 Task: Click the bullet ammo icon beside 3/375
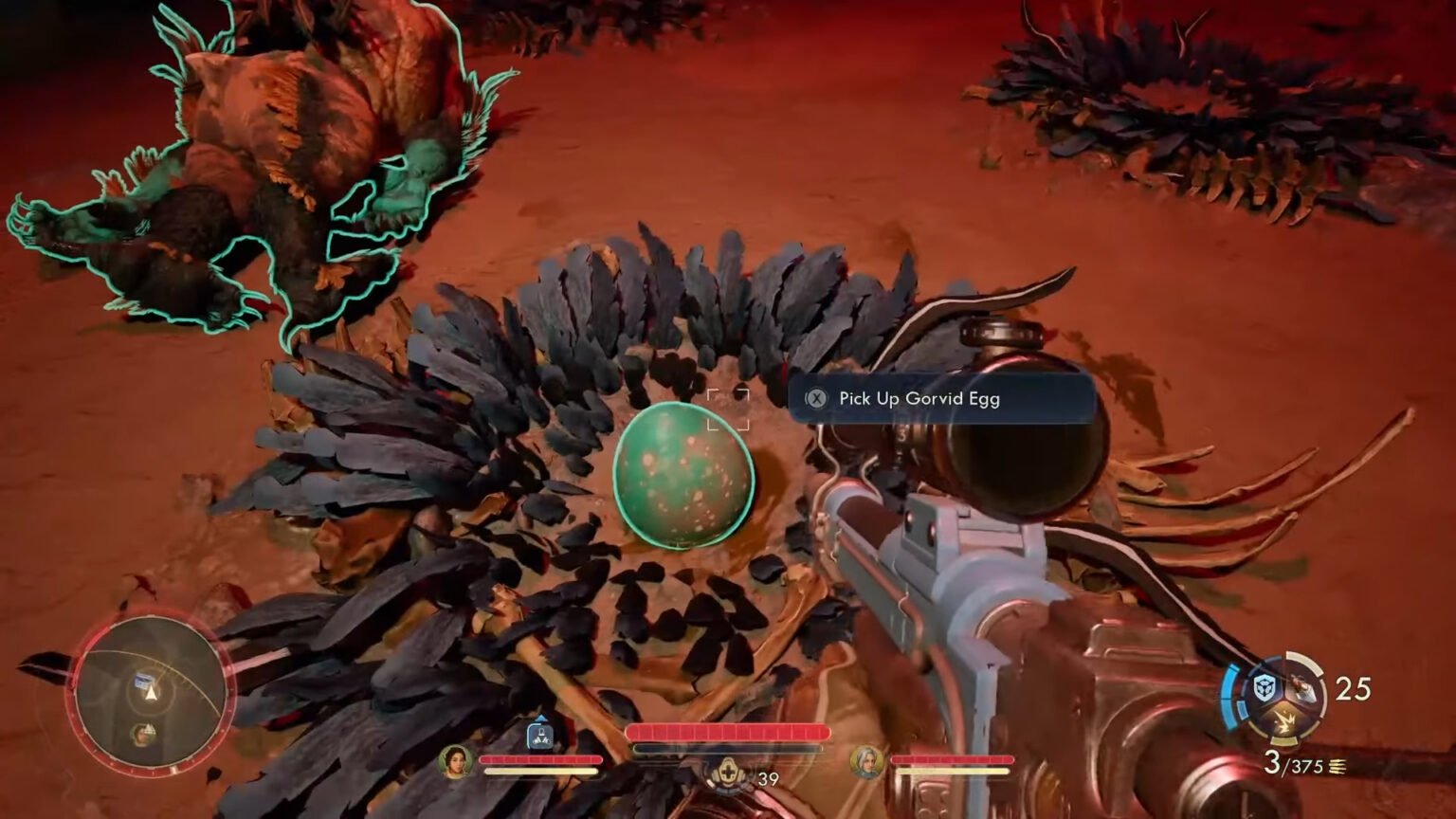1337,767
